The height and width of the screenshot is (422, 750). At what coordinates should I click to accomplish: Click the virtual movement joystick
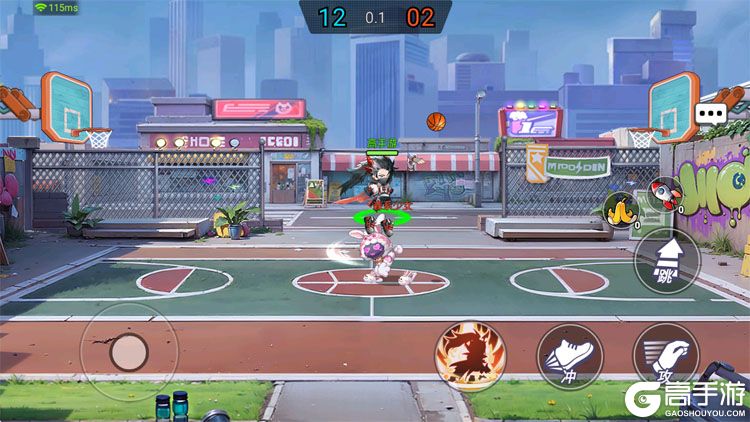click(x=128, y=351)
